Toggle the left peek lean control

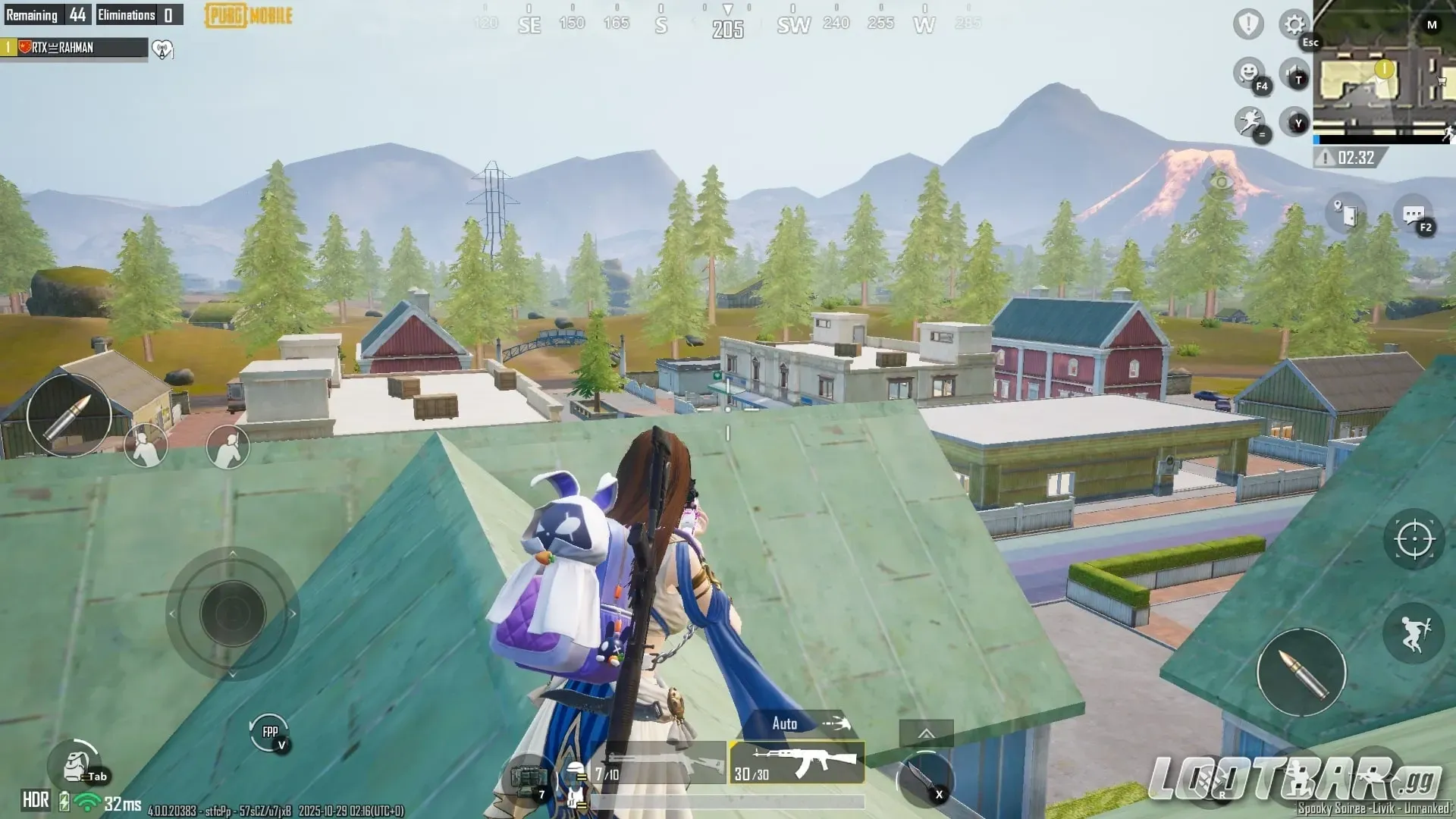[x=146, y=446]
